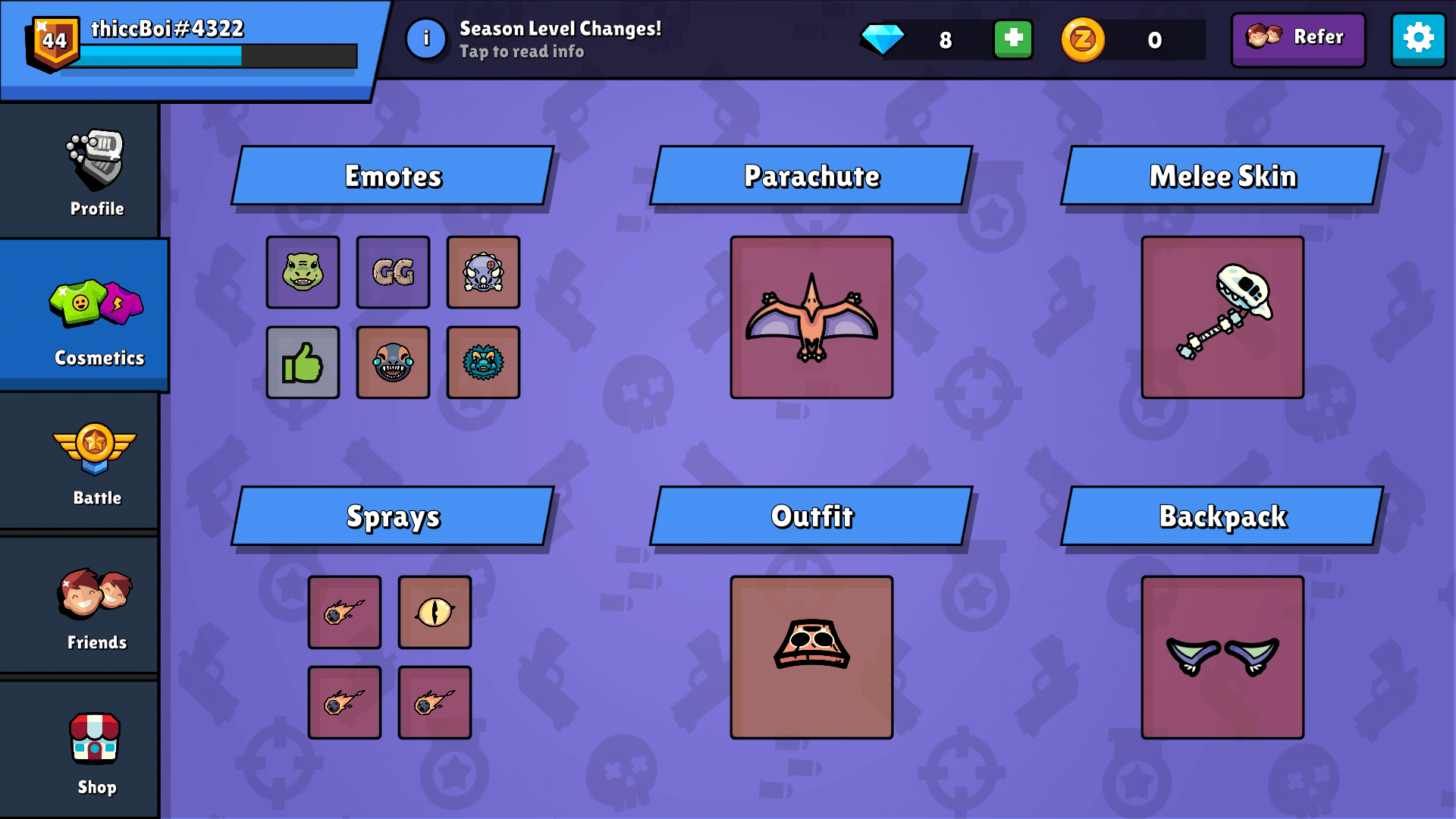Choose the pterodactyl parachute
Image resolution: width=1456 pixels, height=819 pixels.
point(811,317)
